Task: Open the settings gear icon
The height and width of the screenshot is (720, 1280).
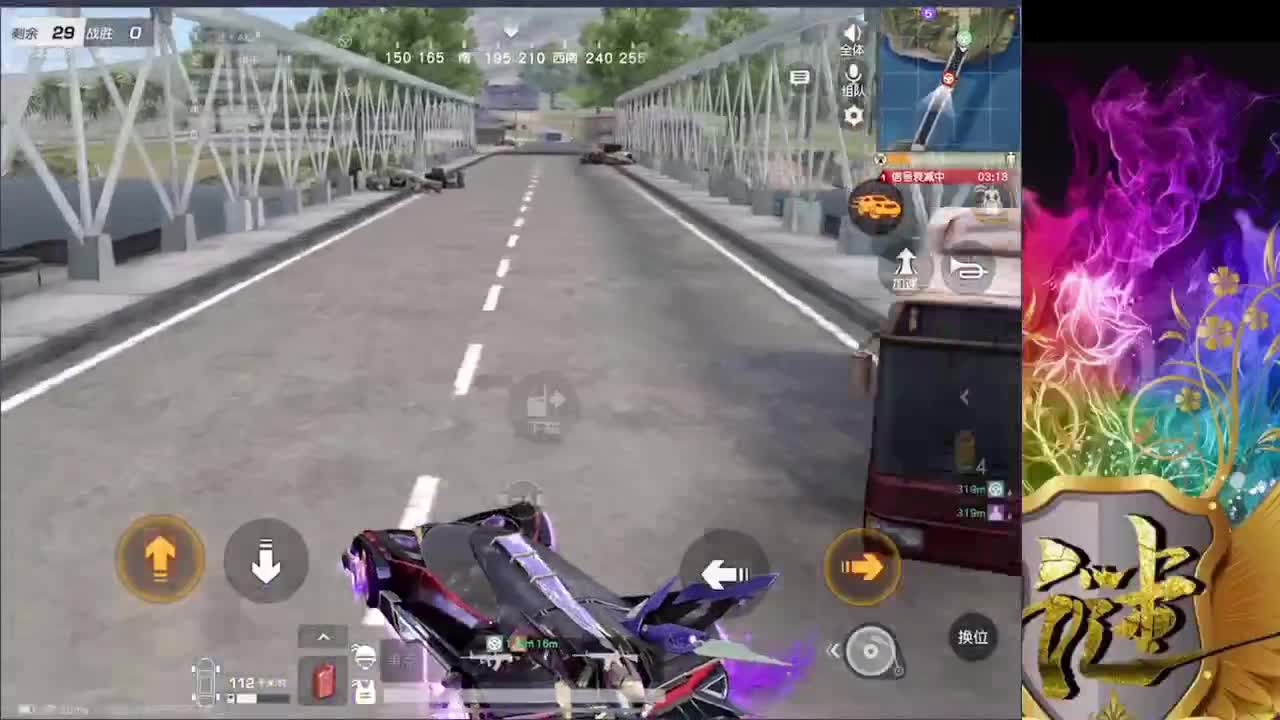Action: coord(853,114)
